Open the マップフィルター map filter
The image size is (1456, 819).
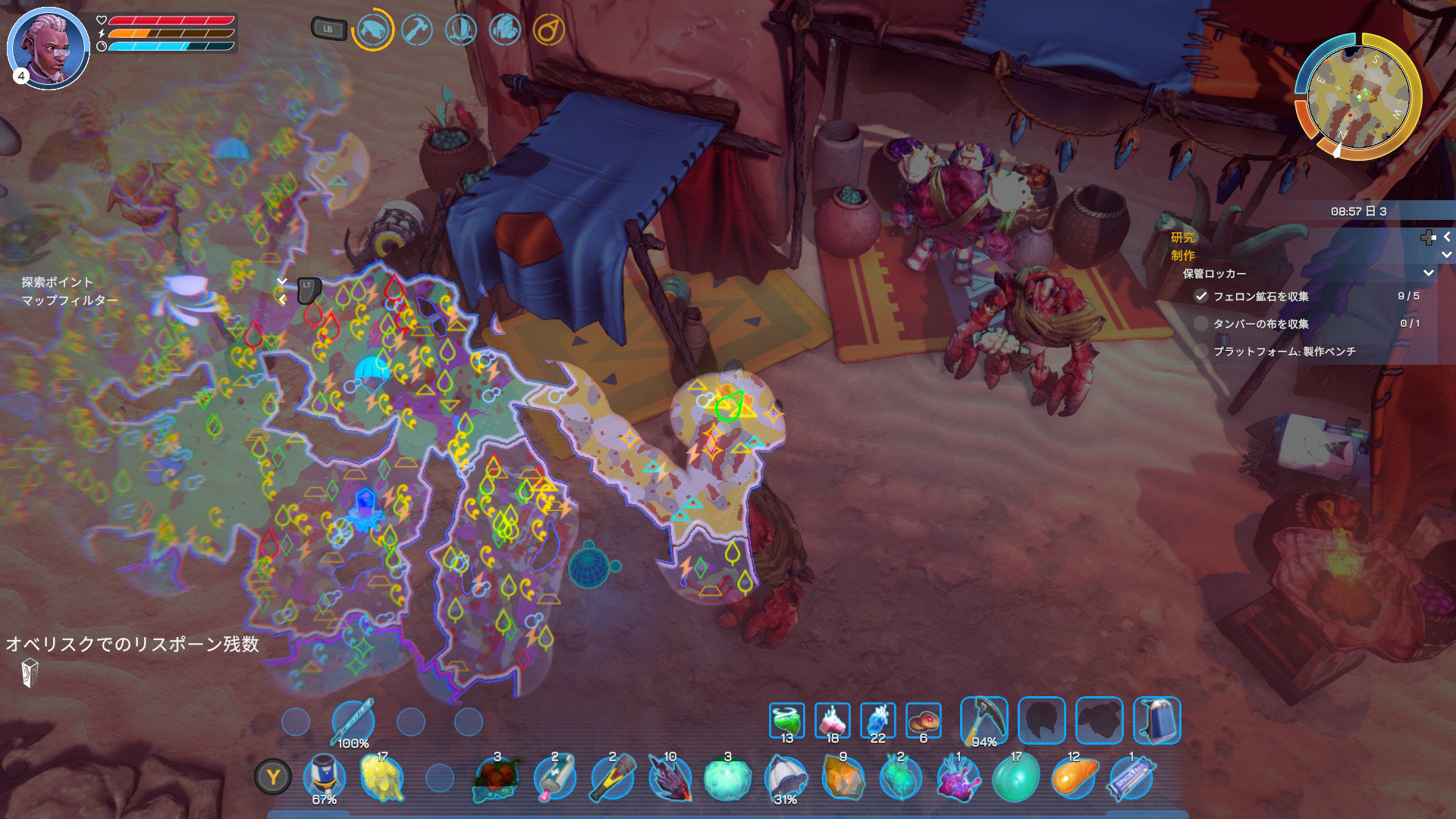click(69, 300)
